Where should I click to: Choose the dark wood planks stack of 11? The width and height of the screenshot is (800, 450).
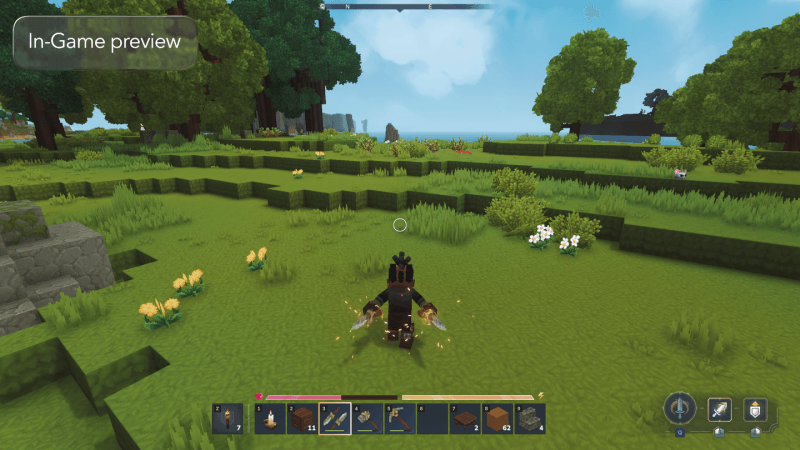coord(302,418)
